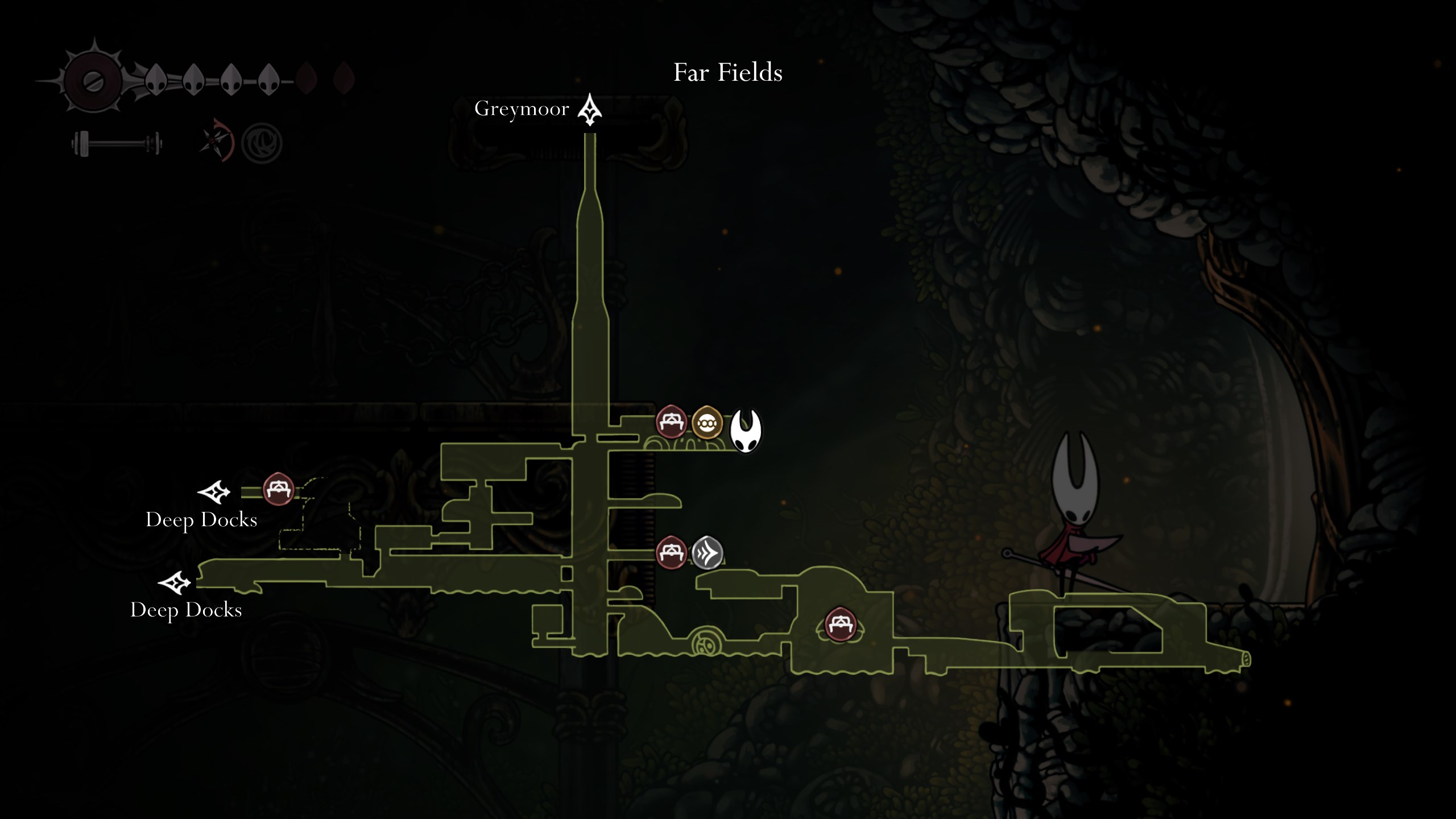Select the crossed-spikes tool icon in the HUD
Screen dimensions: 1456x819
click(217, 140)
